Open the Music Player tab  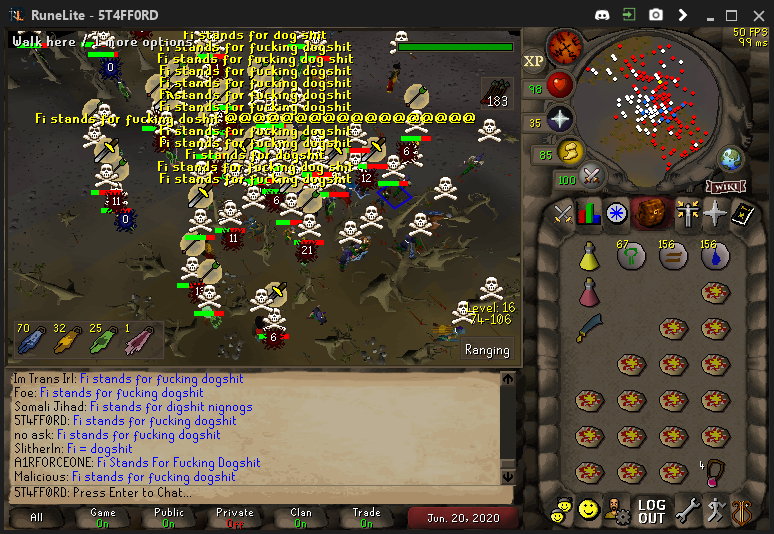click(741, 510)
